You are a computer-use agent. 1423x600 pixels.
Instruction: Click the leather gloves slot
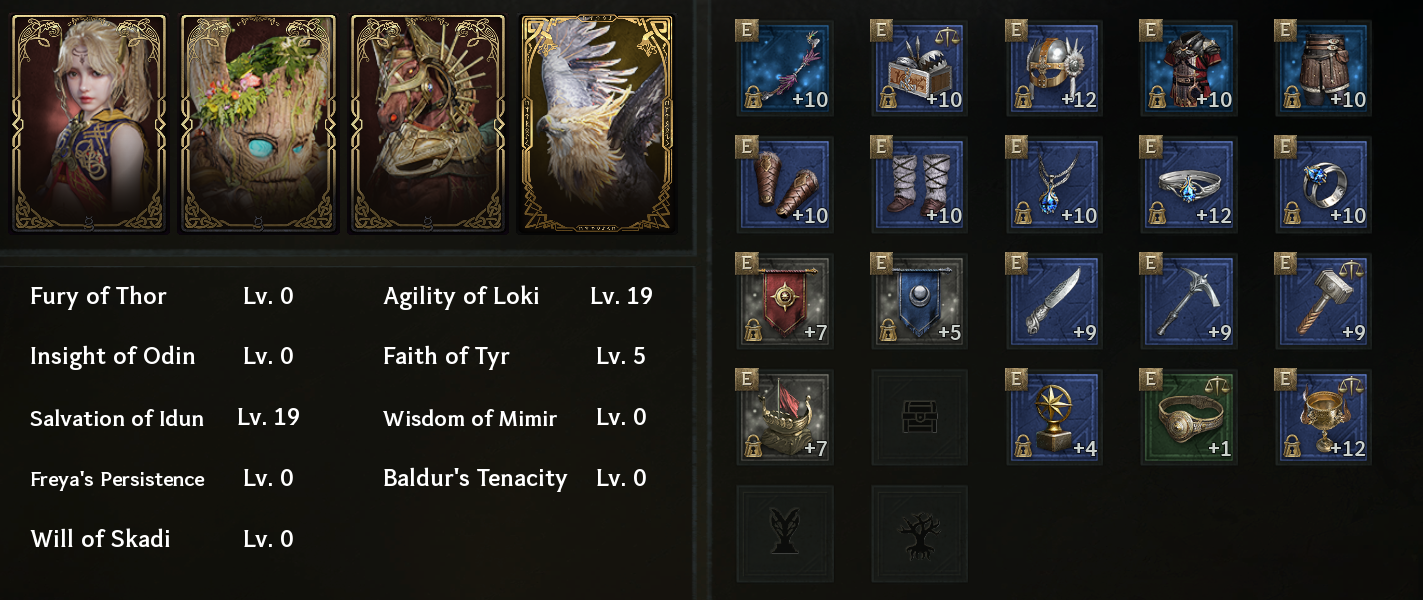point(784,185)
